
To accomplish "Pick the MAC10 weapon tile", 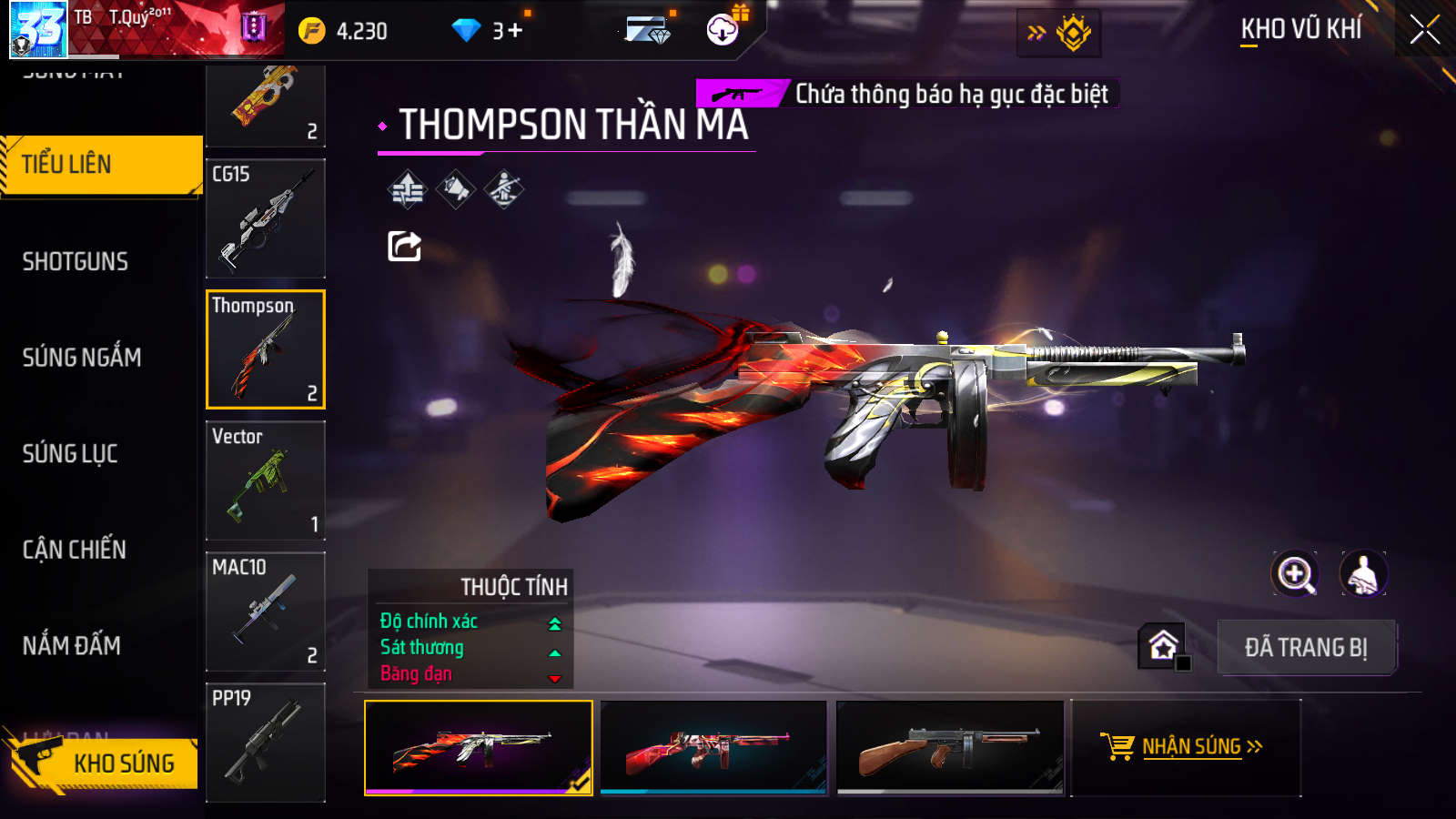I will [266, 612].
